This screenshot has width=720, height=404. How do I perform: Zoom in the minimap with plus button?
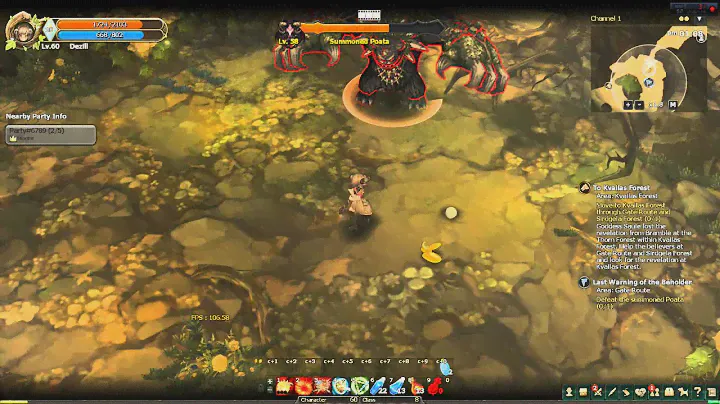(x=629, y=103)
